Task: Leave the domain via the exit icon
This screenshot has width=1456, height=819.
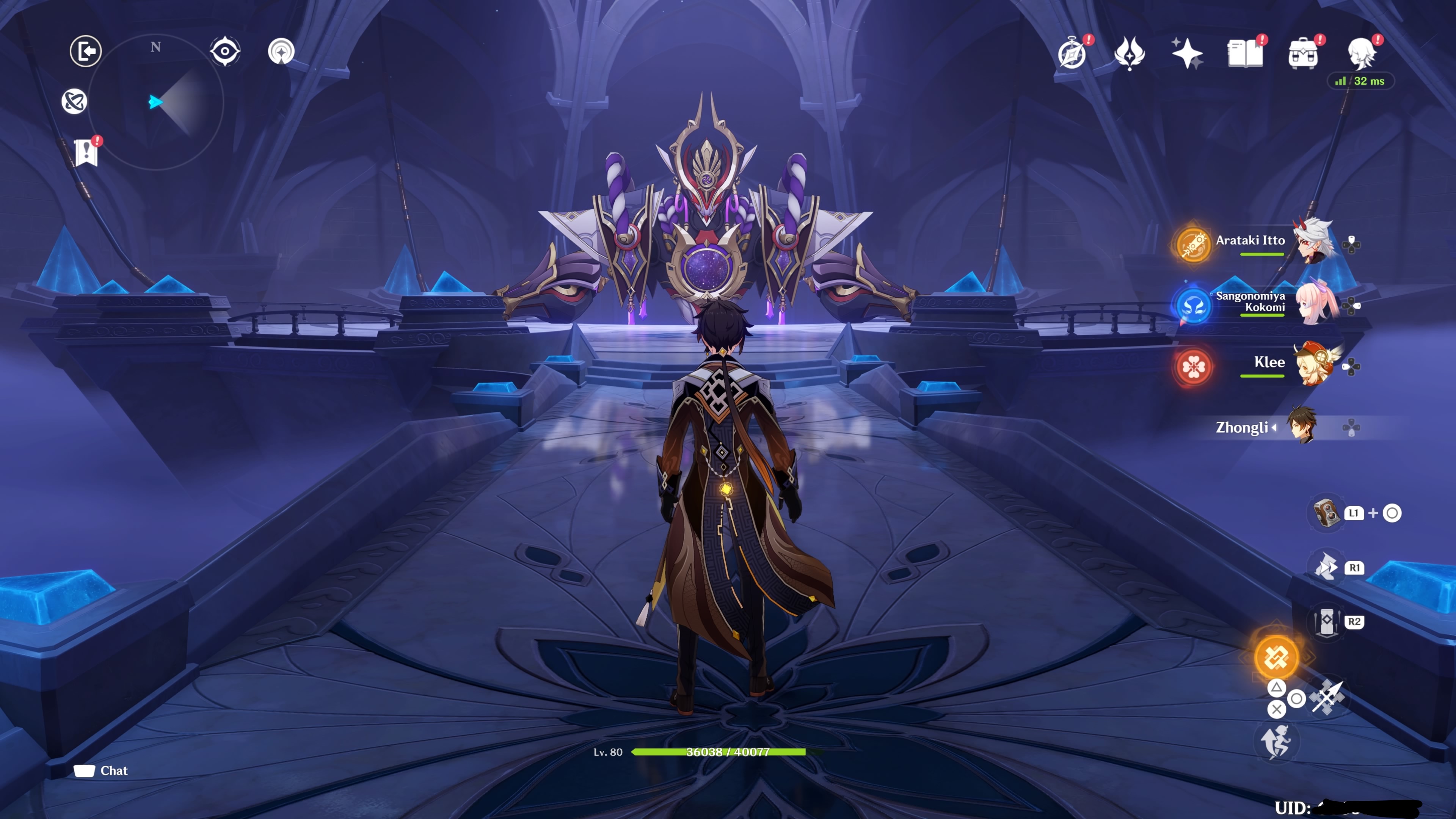Action: [85, 51]
